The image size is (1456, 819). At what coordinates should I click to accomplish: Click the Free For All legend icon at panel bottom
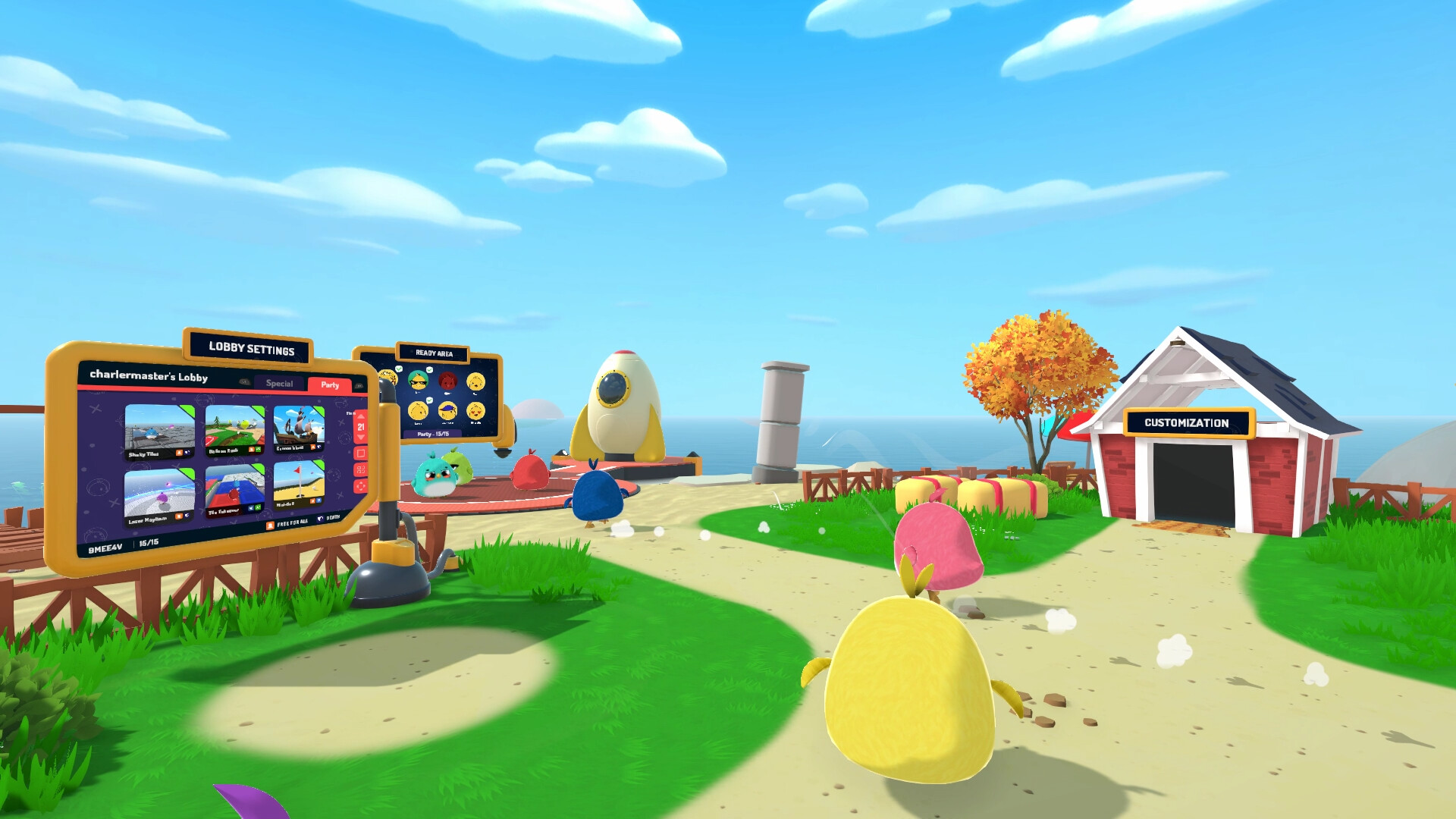click(x=271, y=525)
